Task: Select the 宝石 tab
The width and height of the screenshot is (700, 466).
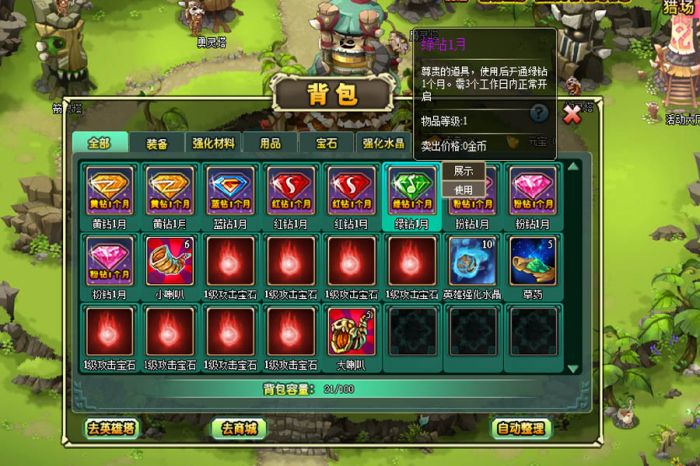Action: [327, 144]
